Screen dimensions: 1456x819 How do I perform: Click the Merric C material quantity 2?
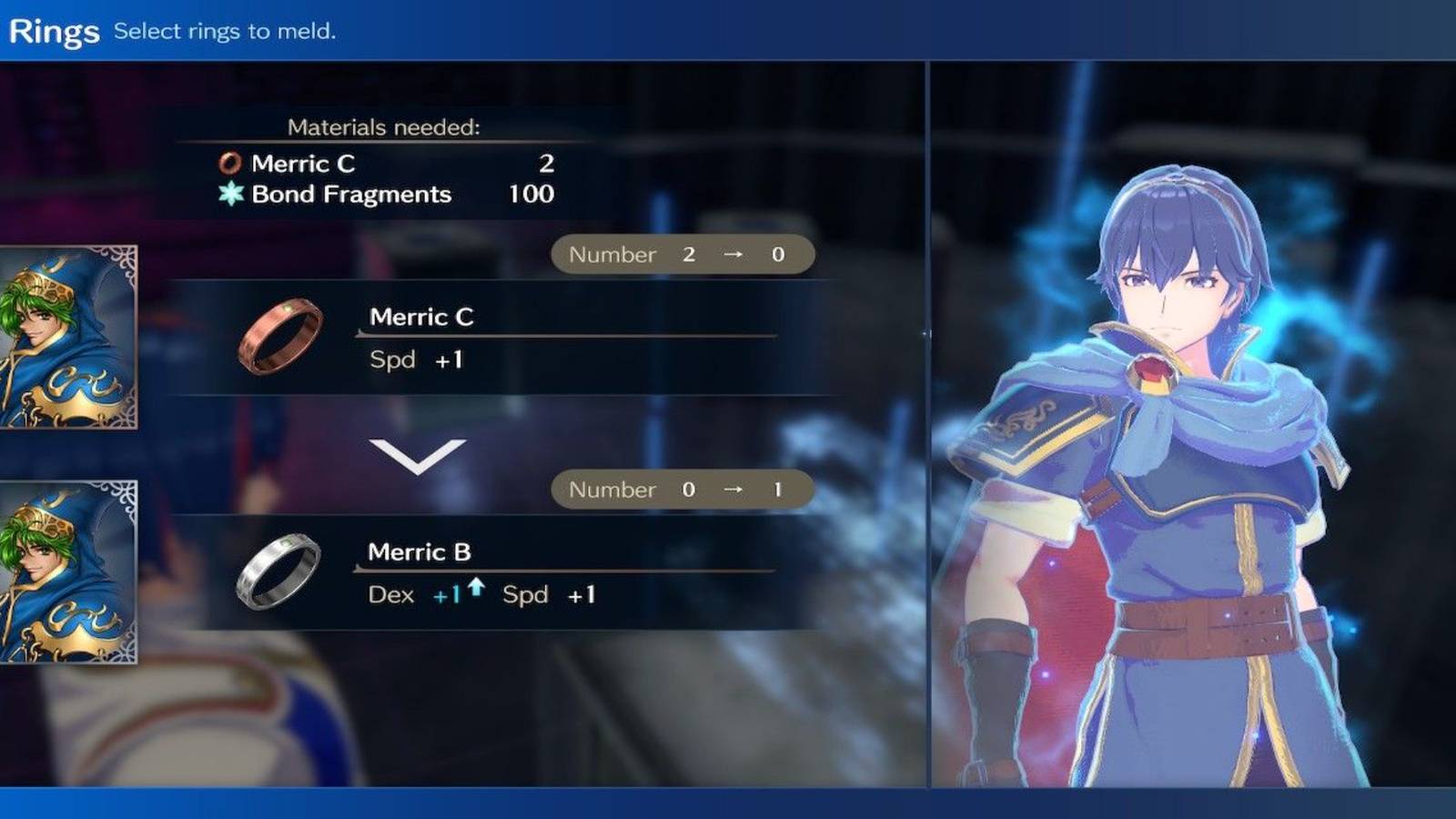(547, 164)
